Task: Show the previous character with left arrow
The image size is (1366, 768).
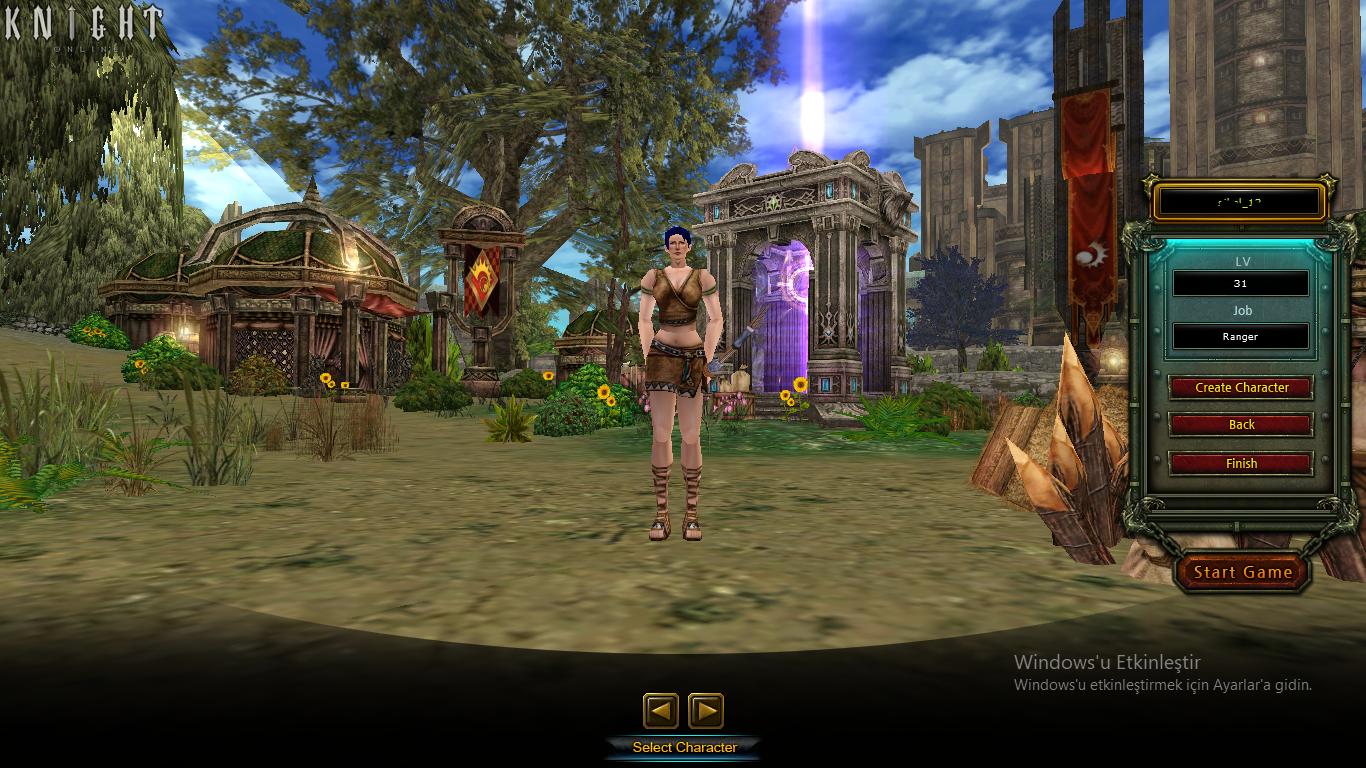Action: 660,711
